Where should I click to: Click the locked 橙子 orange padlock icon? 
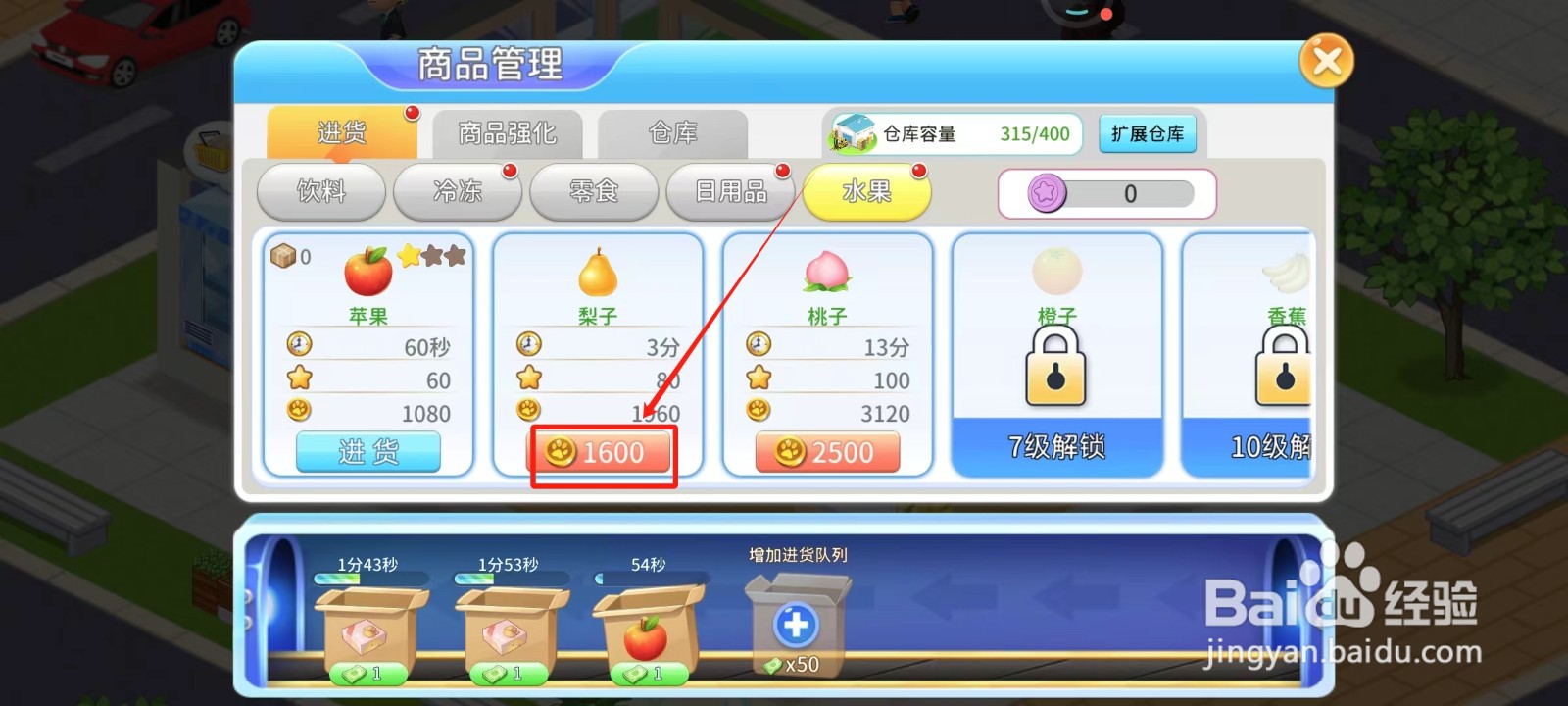click(x=1055, y=368)
